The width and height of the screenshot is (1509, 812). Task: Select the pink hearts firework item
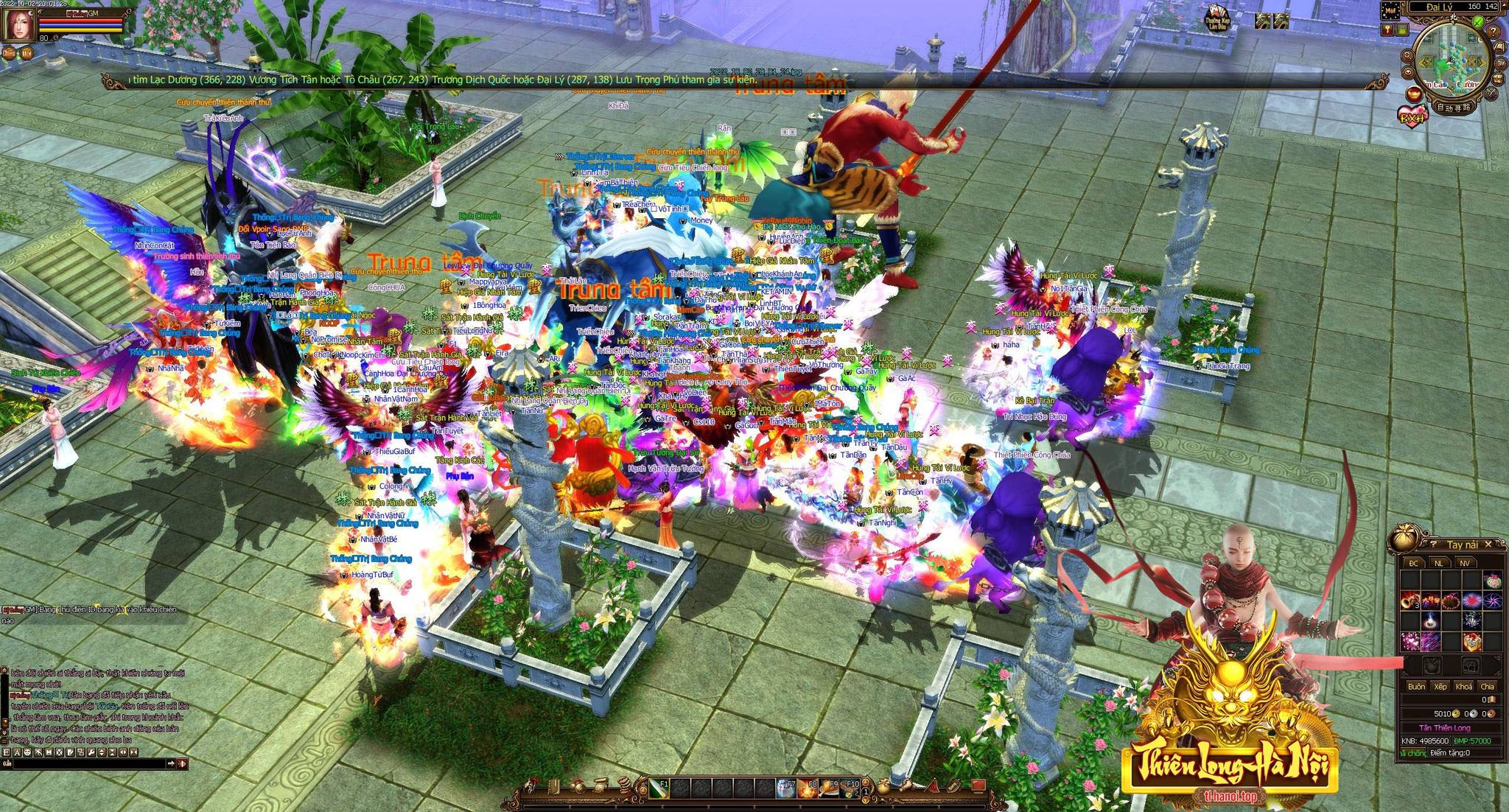1410,641
